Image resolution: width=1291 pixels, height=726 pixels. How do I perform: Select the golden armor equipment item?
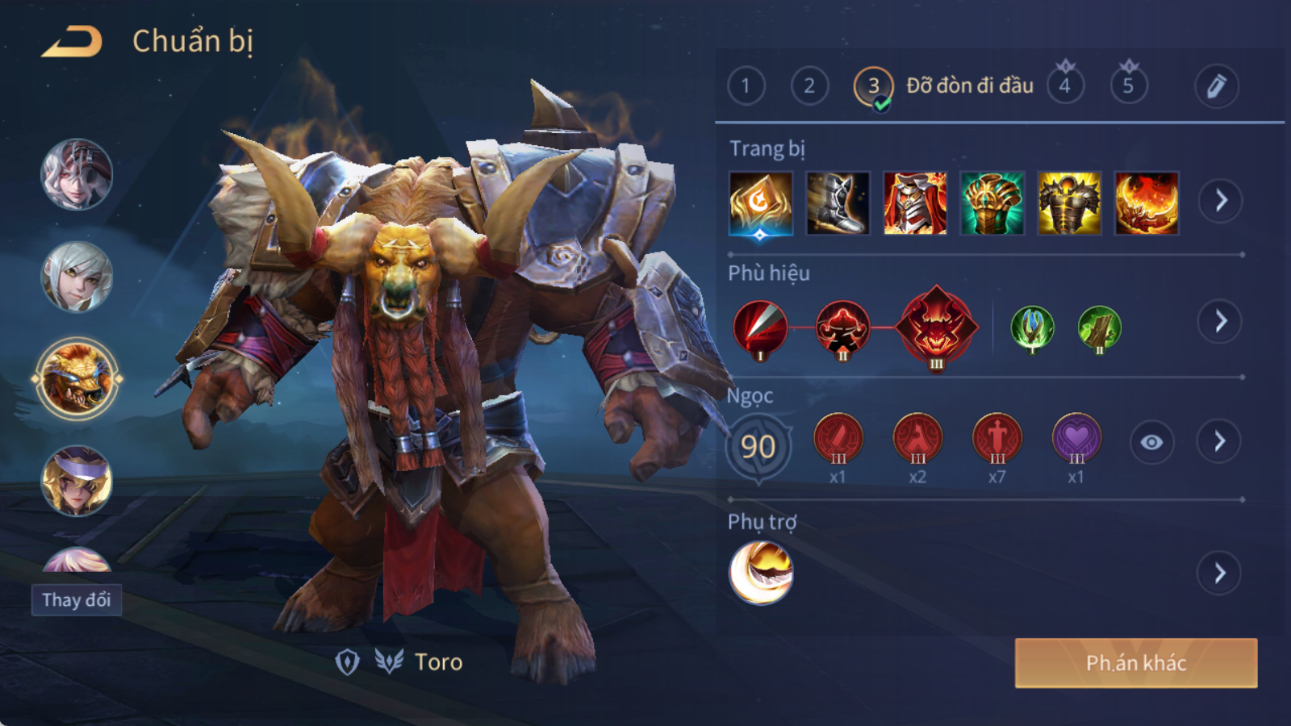click(1069, 203)
